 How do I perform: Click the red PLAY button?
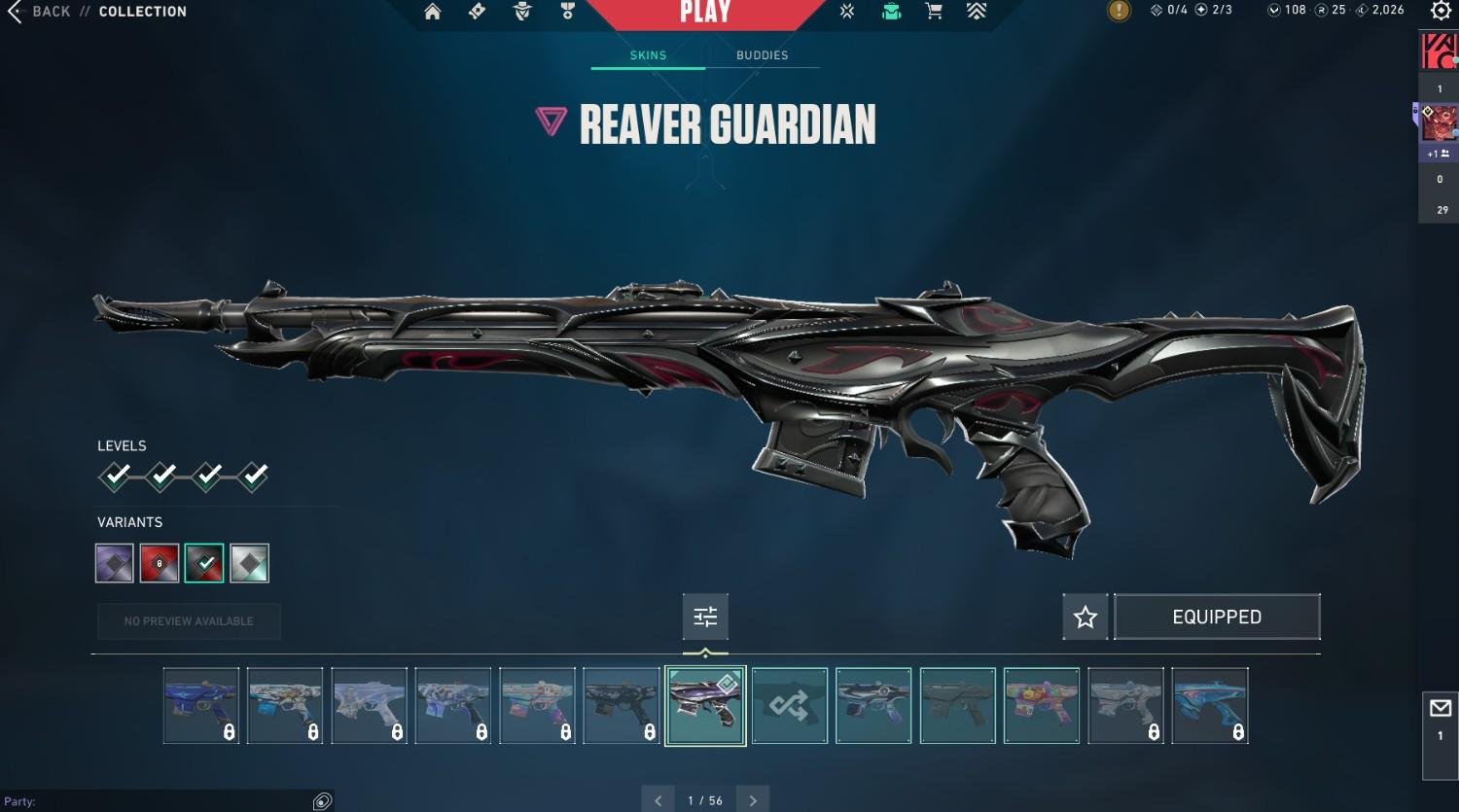[x=705, y=13]
